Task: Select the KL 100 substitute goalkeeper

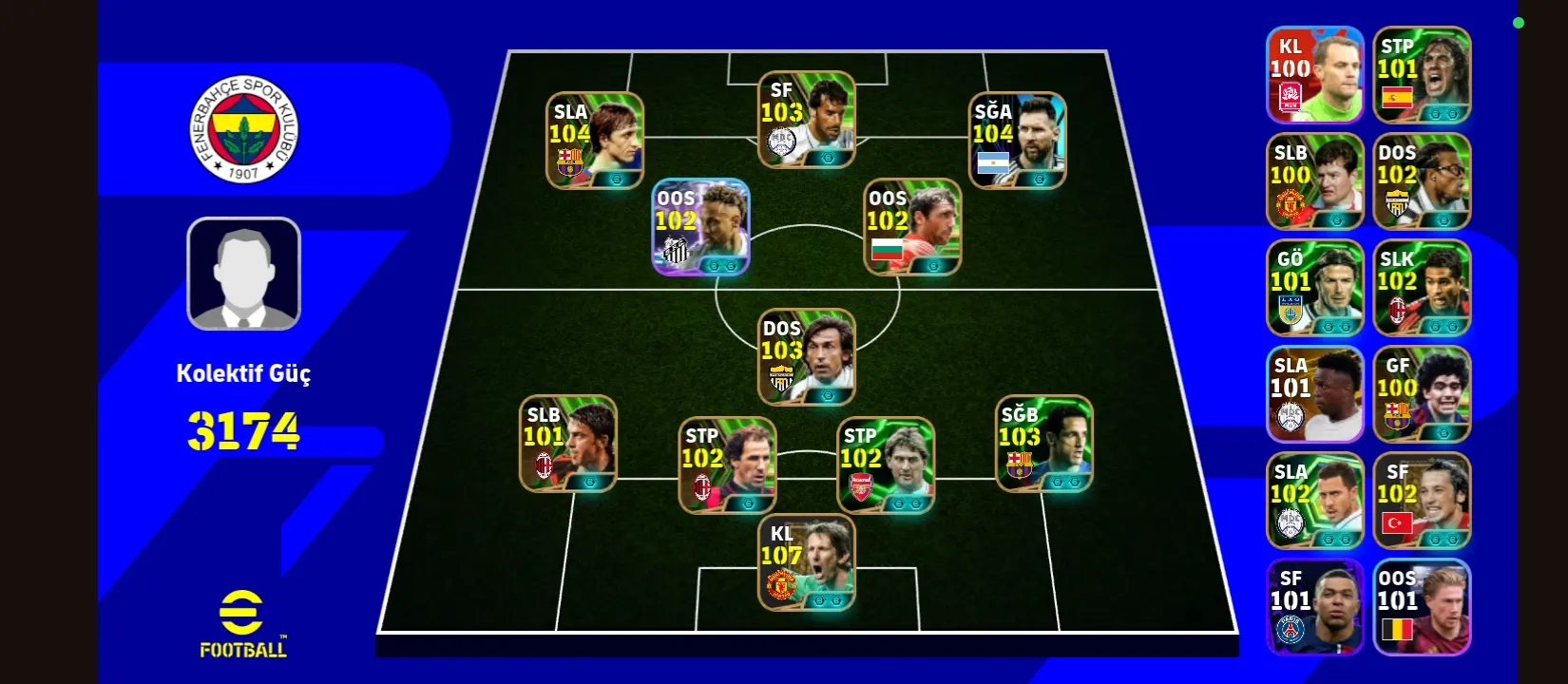Action: [1315, 75]
